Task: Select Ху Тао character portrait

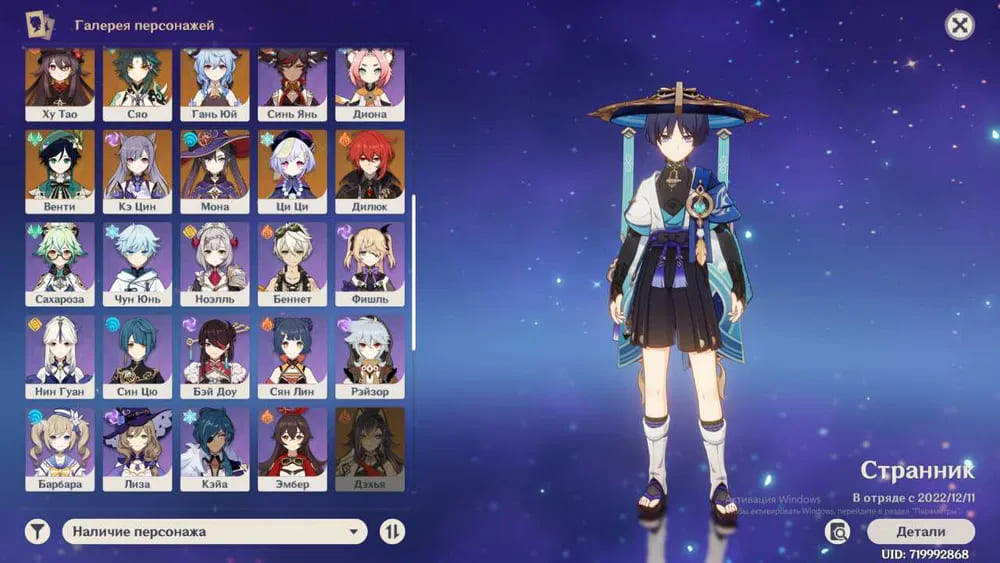Action: coord(59,84)
